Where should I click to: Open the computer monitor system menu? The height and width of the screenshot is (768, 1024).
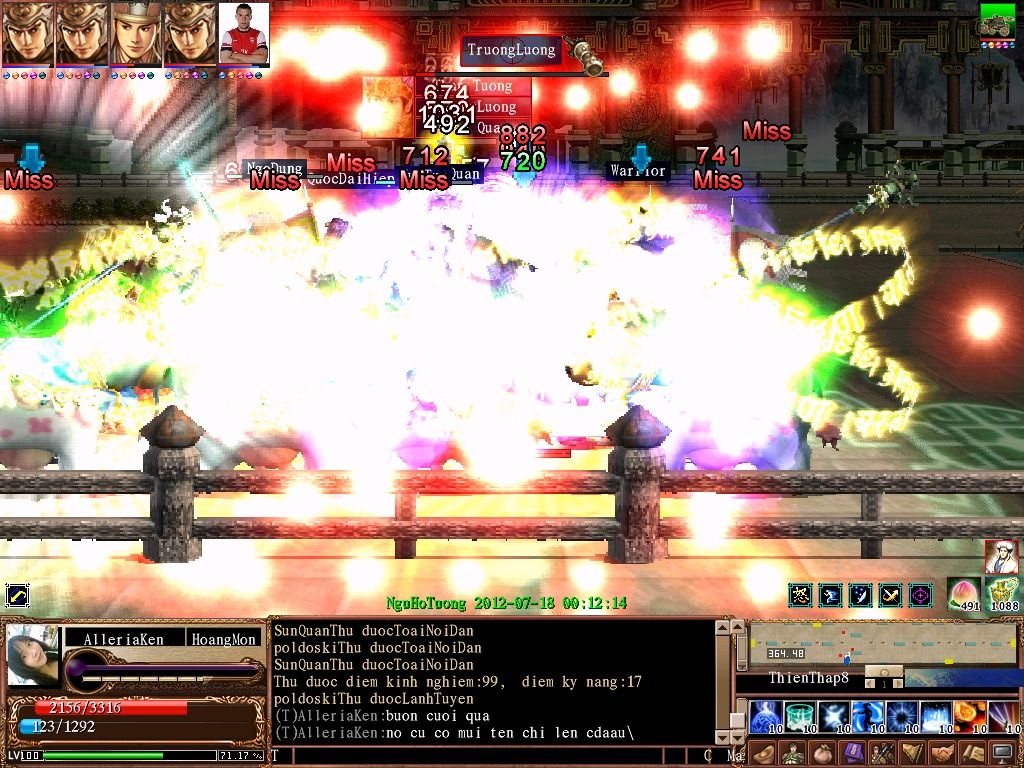click(x=1002, y=753)
